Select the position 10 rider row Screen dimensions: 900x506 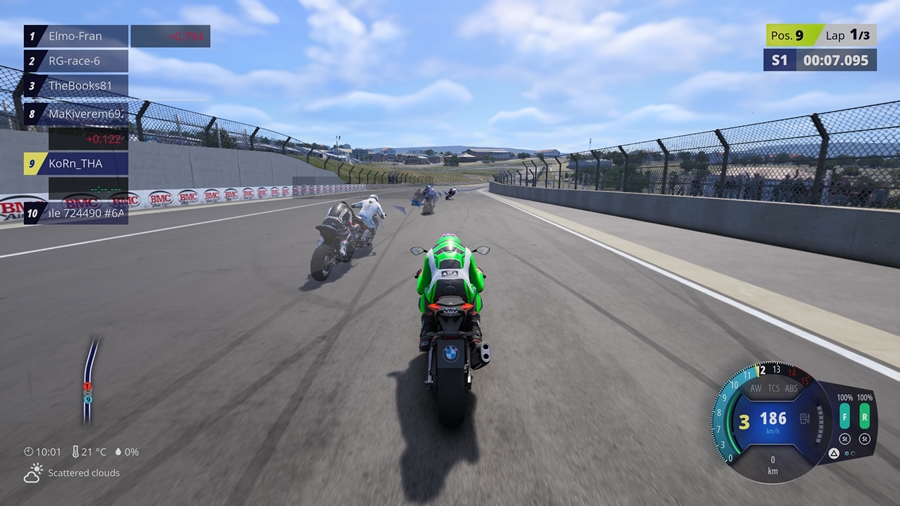[x=76, y=212]
